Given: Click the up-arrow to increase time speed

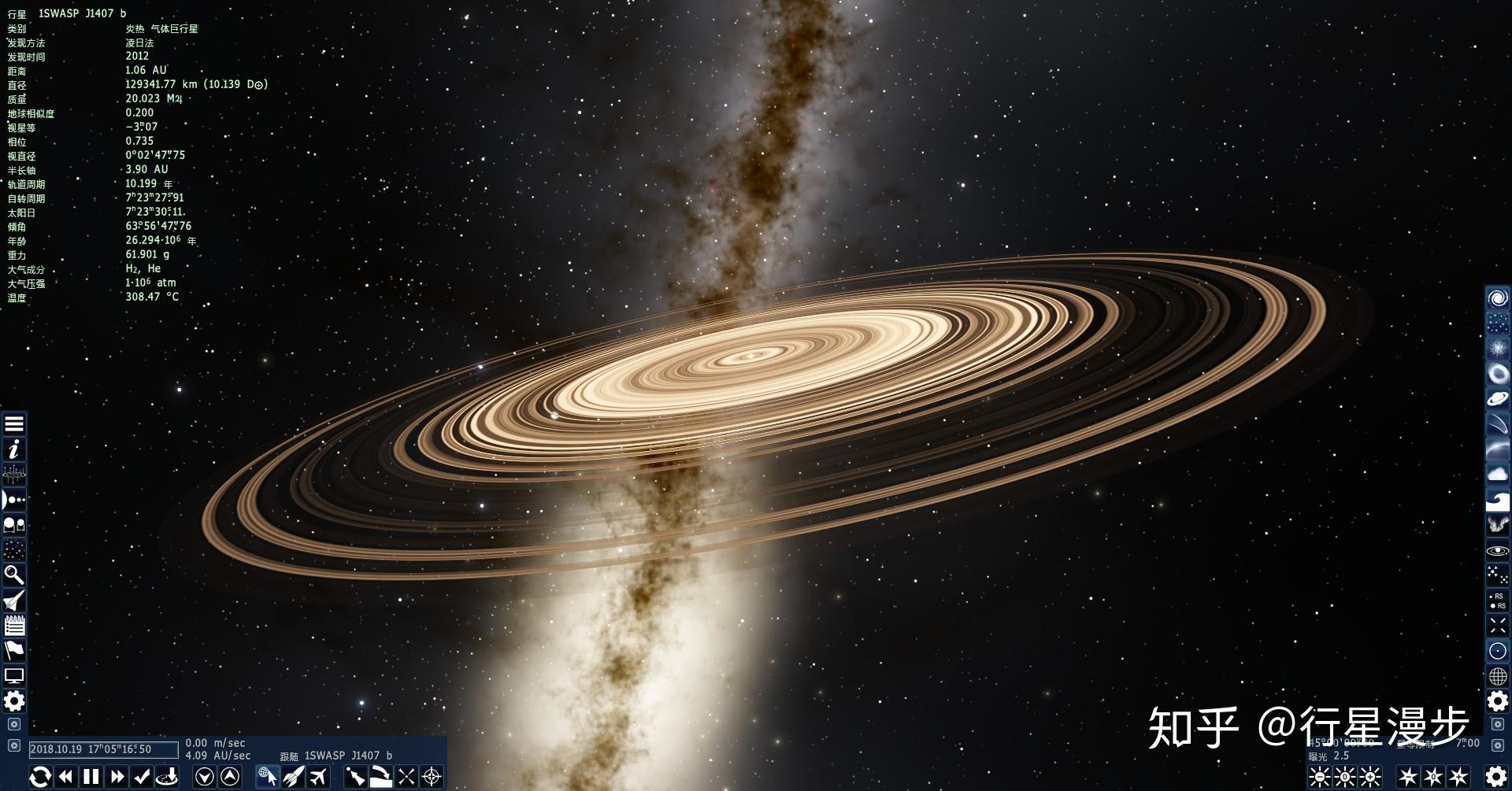Looking at the screenshot, I should (229, 777).
